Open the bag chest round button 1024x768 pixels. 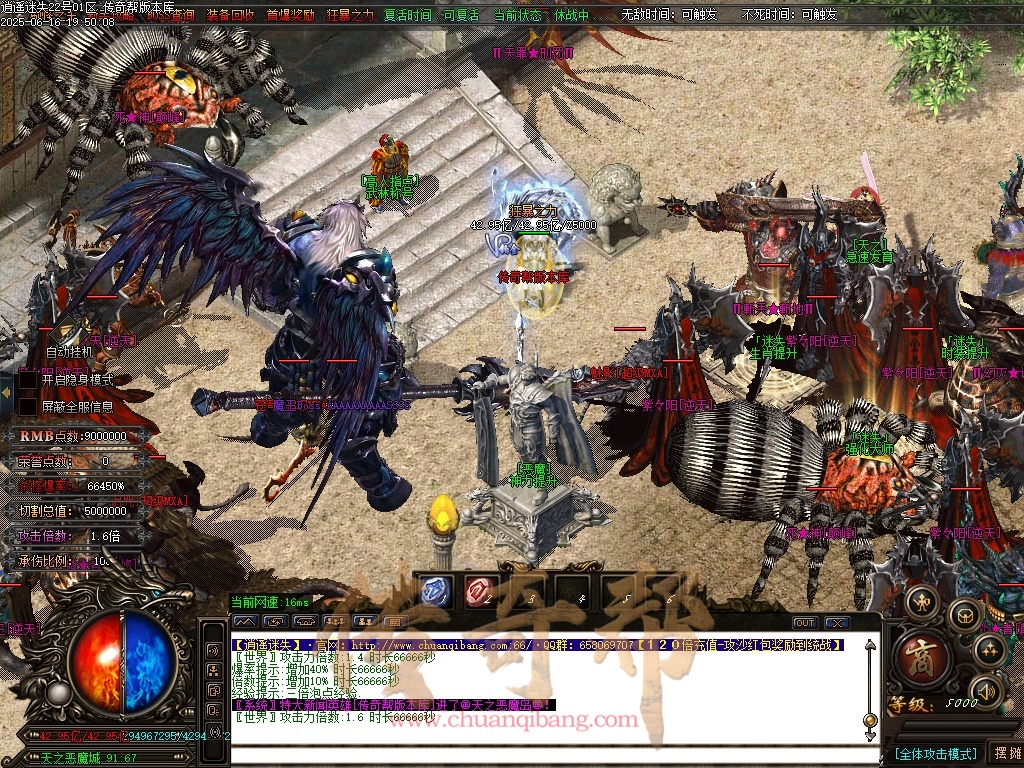(x=964, y=614)
